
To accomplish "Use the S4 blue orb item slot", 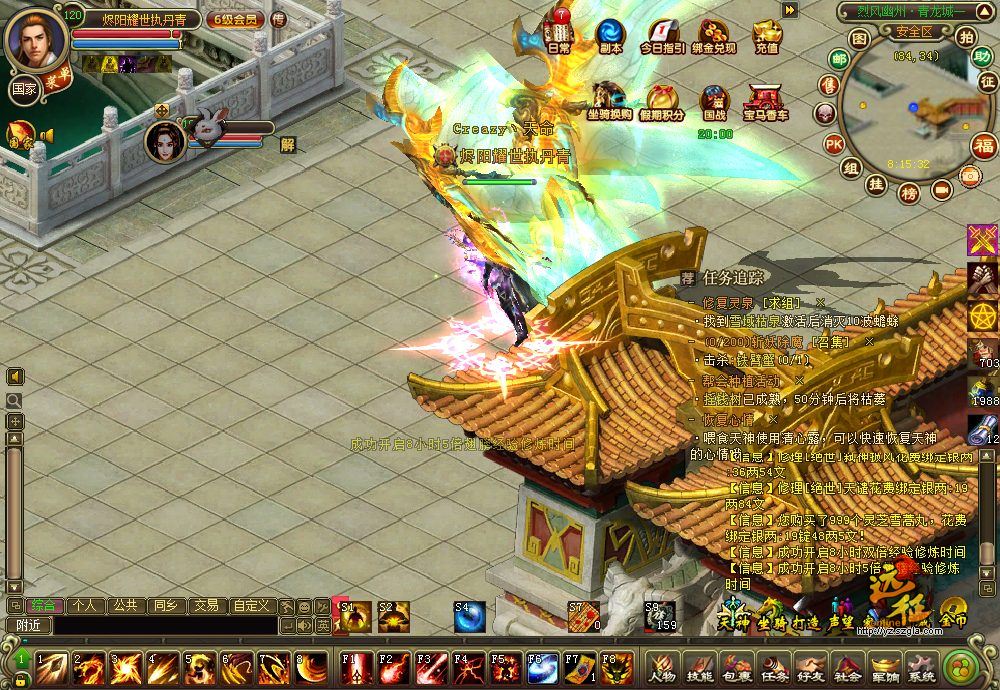I will [469, 617].
